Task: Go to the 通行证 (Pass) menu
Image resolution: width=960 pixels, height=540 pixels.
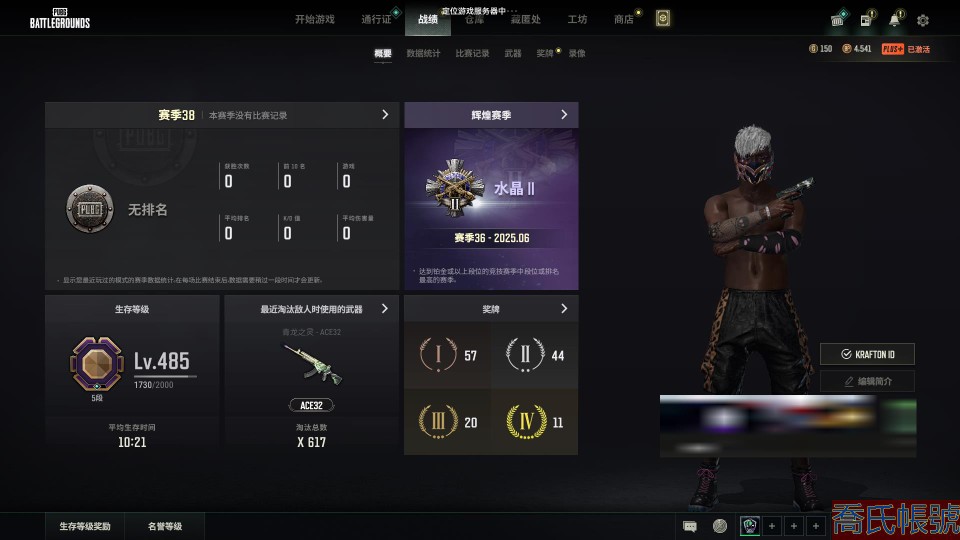Action: coord(376,19)
